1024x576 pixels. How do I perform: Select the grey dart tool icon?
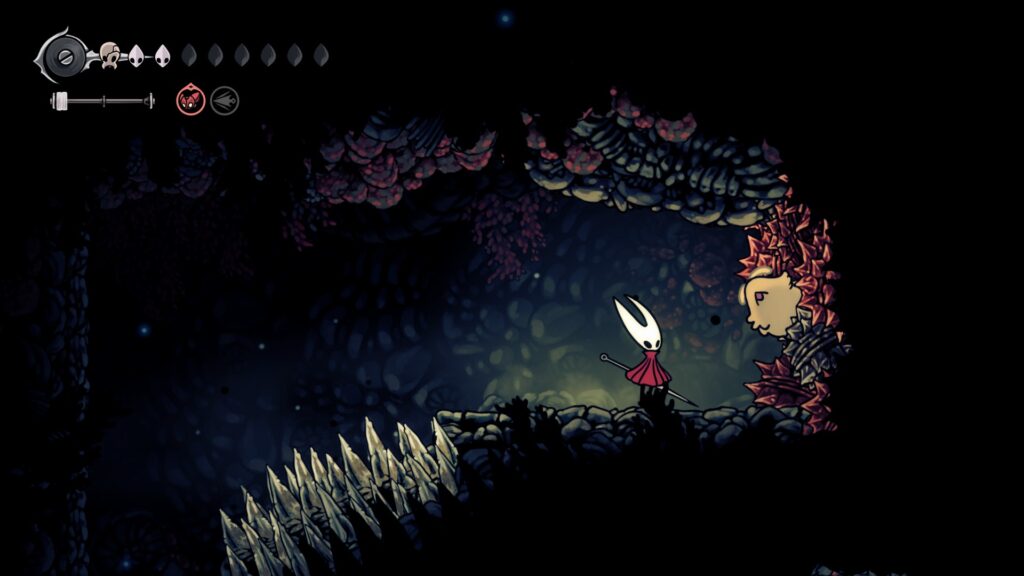(x=224, y=100)
